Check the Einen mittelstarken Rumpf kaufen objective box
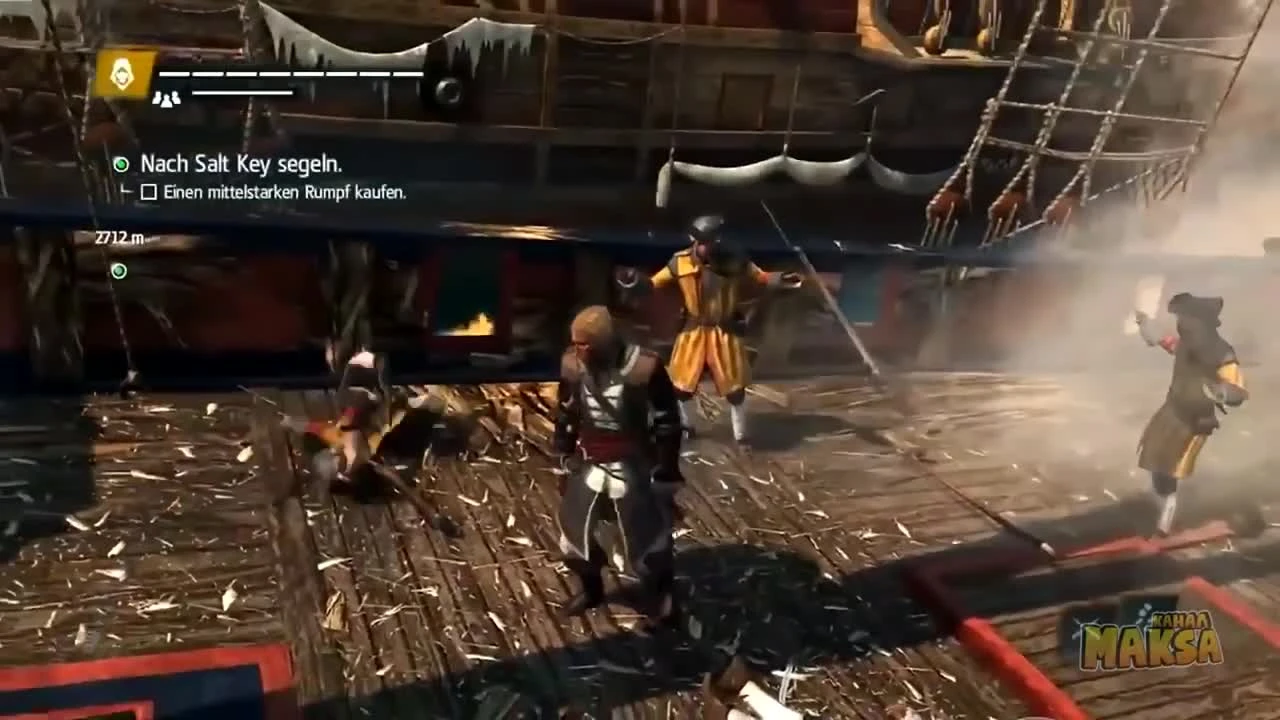 (148, 192)
